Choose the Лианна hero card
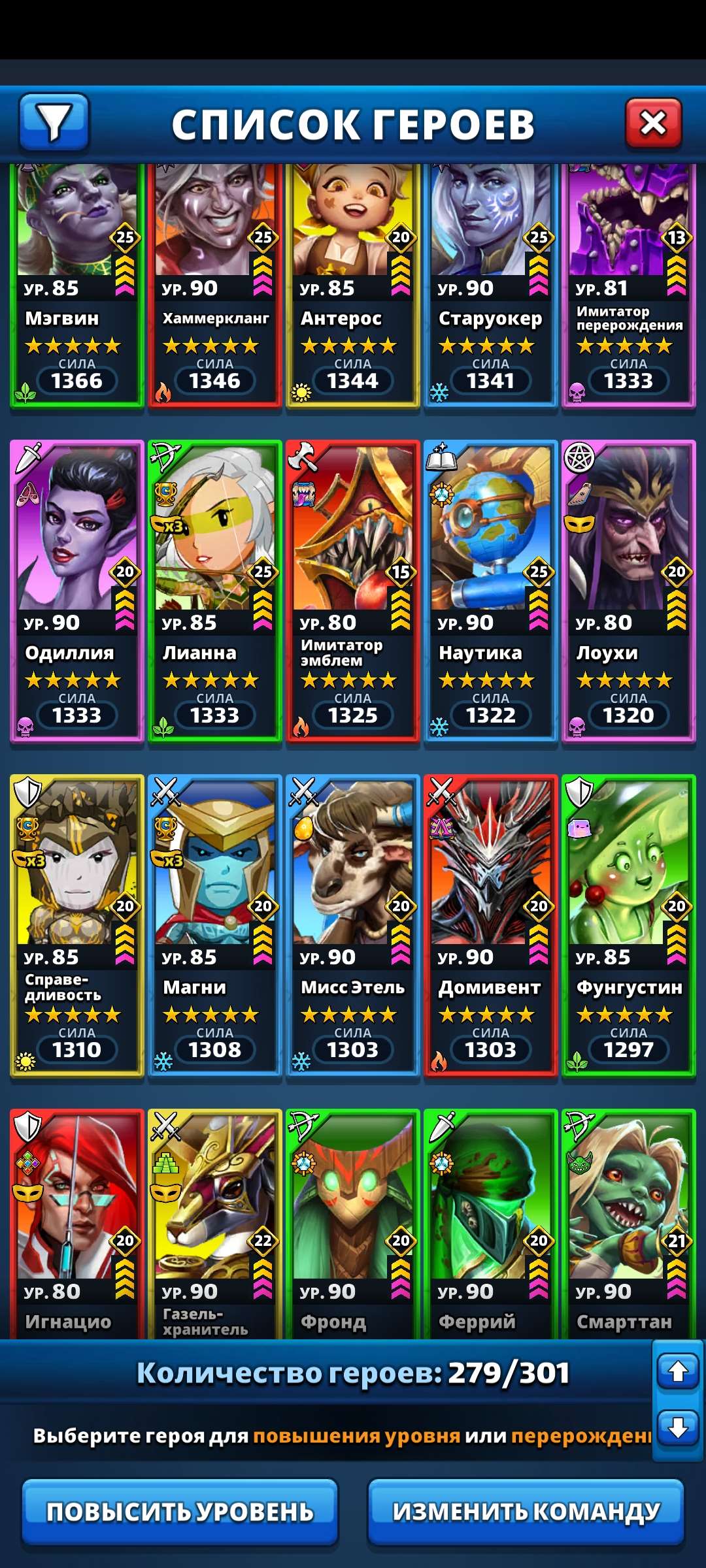This screenshot has width=706, height=1568. pos(215,591)
